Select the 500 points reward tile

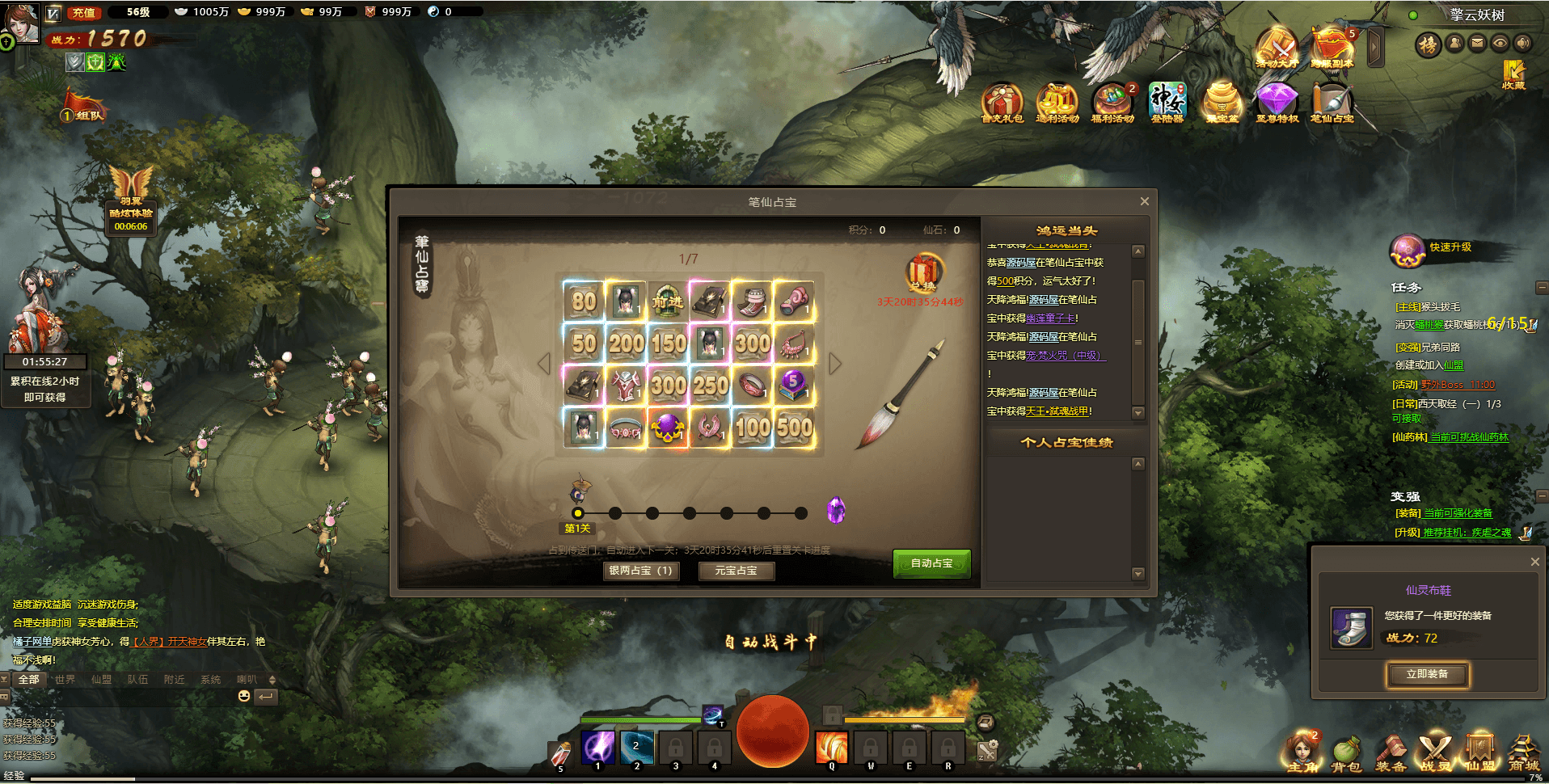click(x=795, y=427)
